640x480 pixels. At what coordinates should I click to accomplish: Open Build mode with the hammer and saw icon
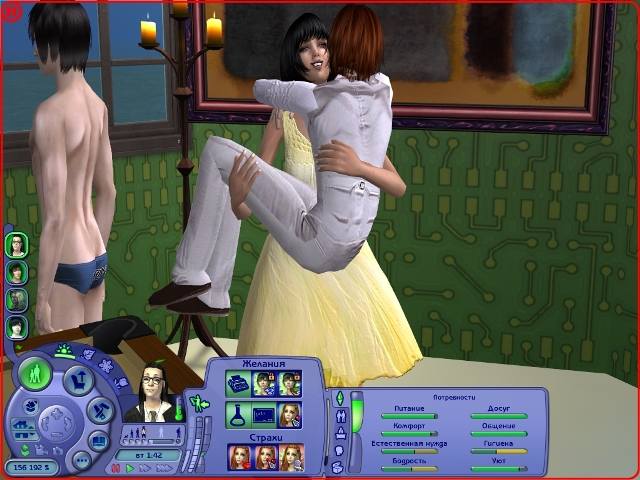(x=99, y=410)
